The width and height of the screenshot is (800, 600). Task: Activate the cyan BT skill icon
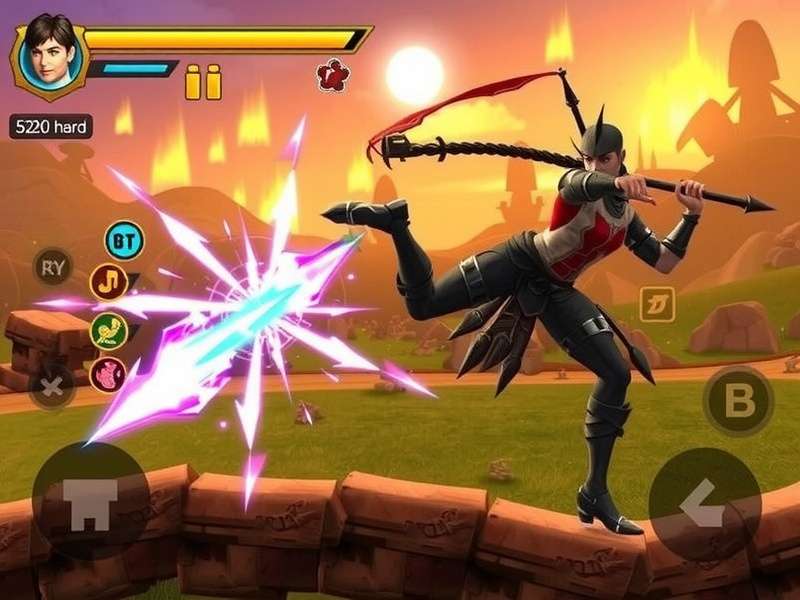tap(124, 240)
